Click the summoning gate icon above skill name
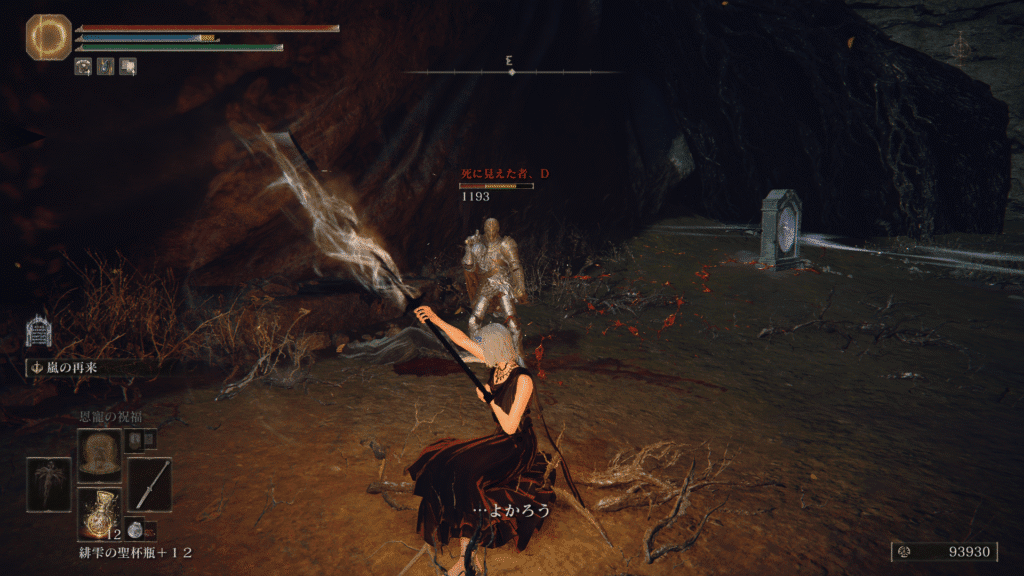 pyautogui.click(x=39, y=331)
